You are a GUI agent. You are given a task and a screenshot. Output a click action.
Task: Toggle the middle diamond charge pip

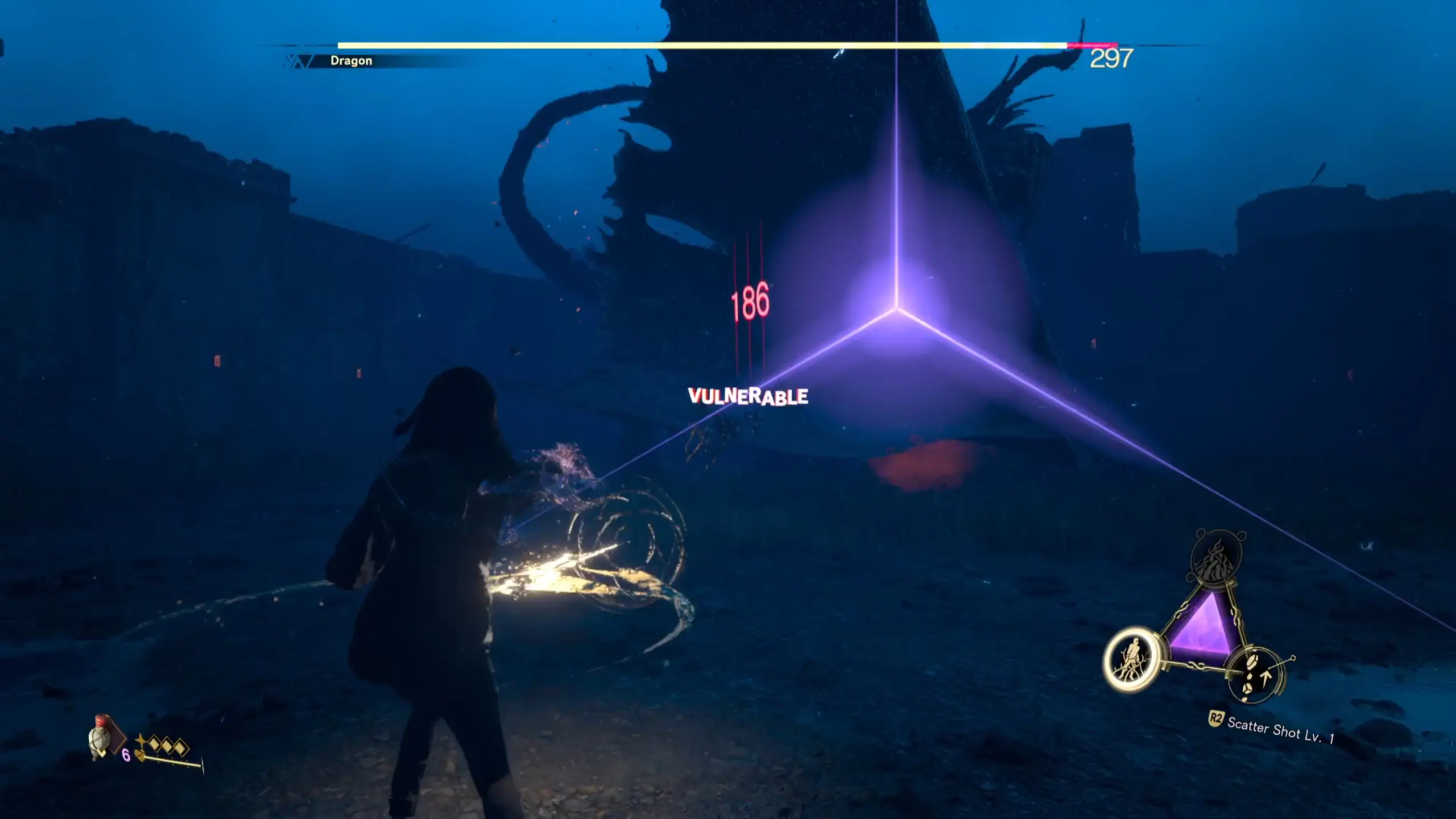(x=167, y=746)
